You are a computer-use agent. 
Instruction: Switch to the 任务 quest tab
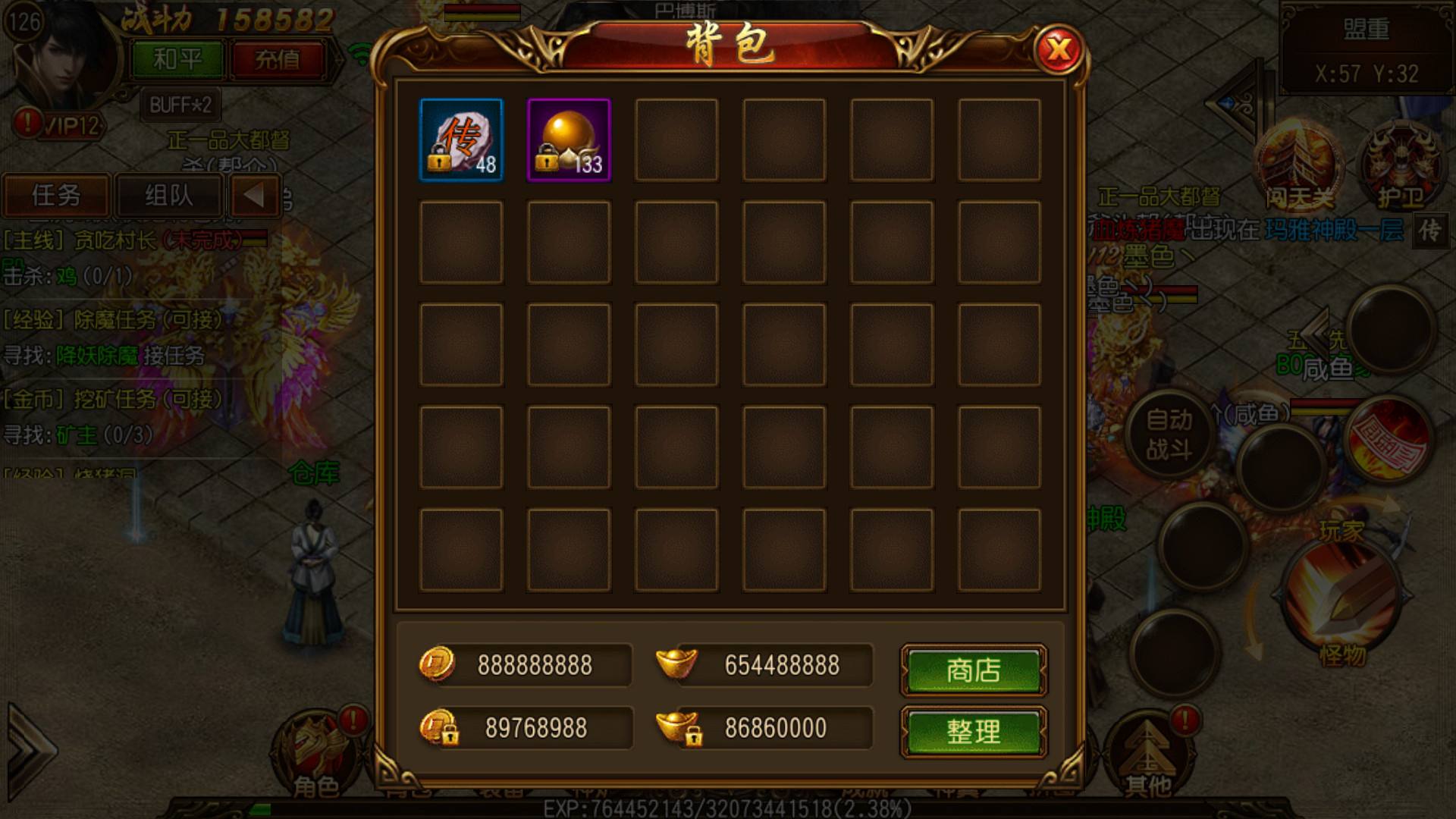coord(57,196)
